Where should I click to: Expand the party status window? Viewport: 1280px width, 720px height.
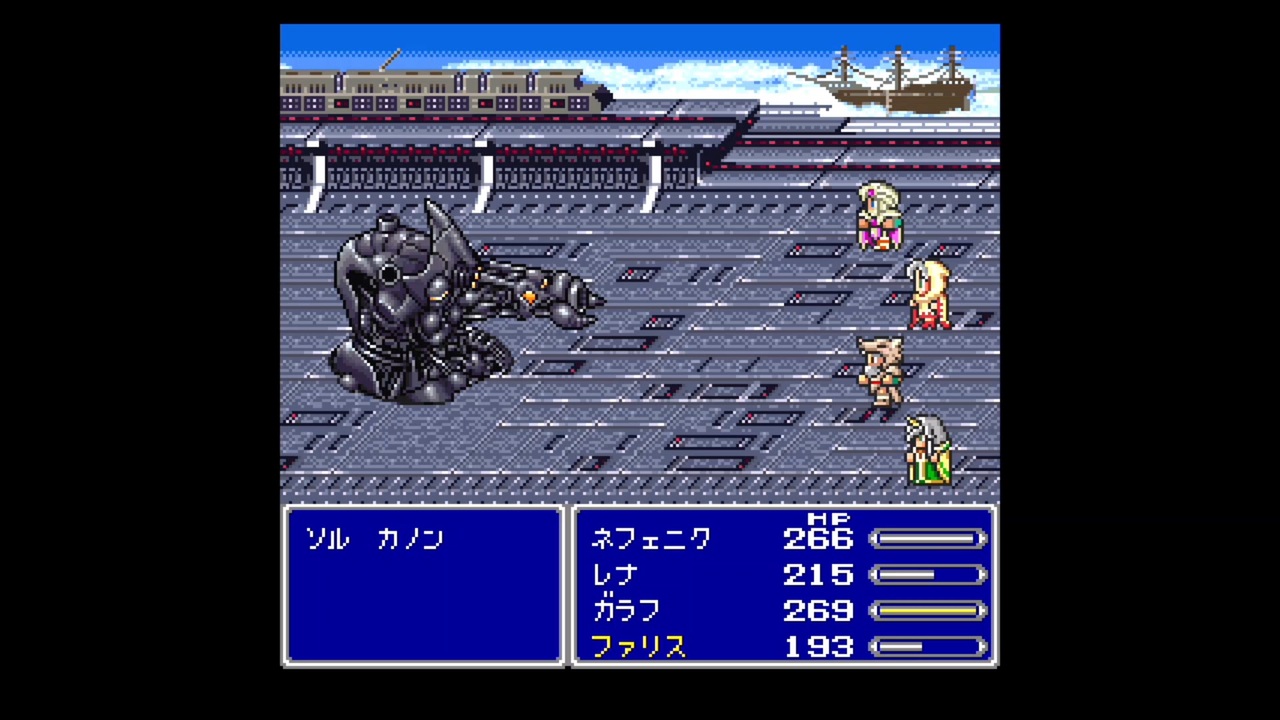783,585
